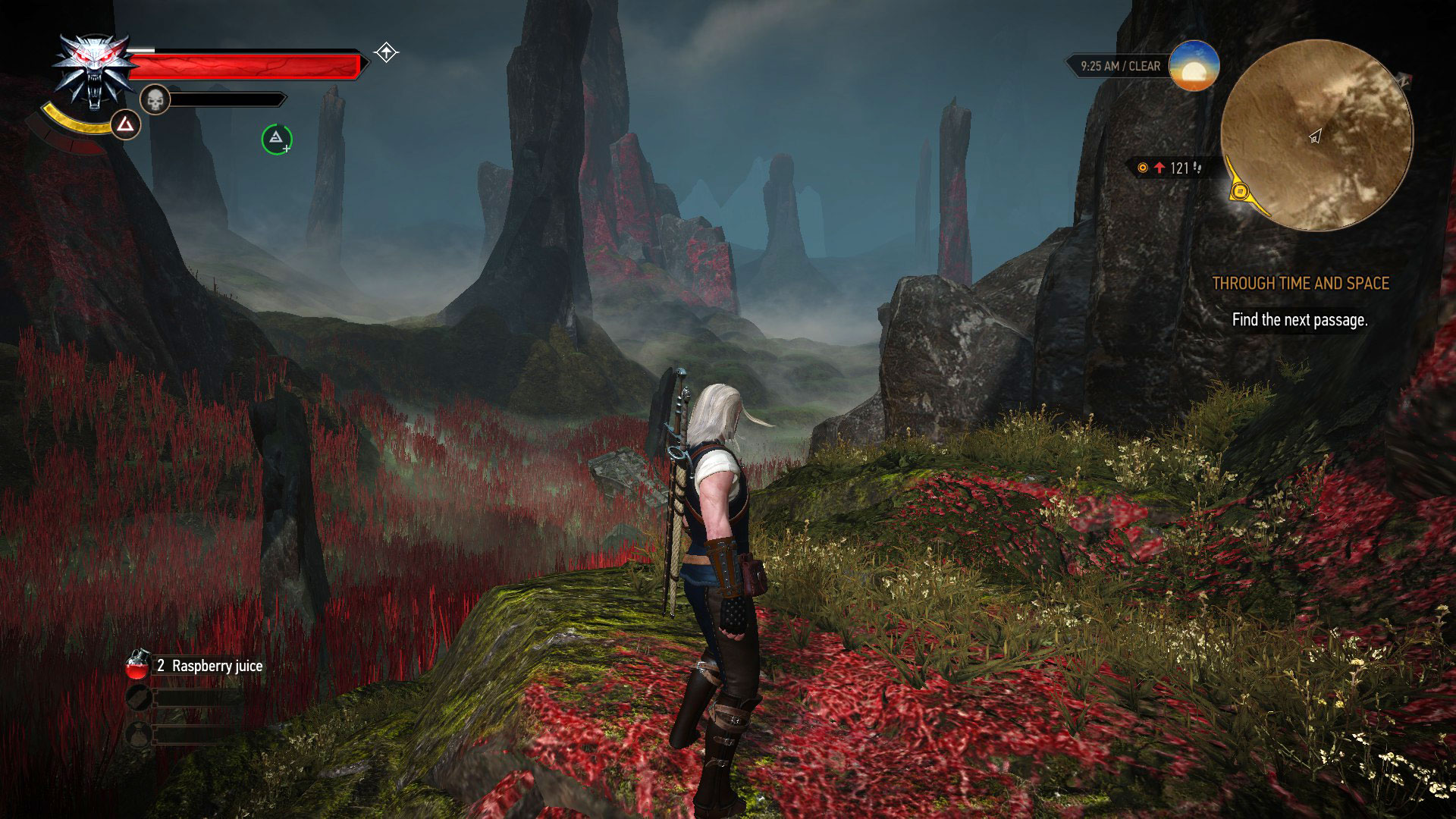Expand the lowest consumable quick slot
1456x819 pixels.
(x=140, y=734)
